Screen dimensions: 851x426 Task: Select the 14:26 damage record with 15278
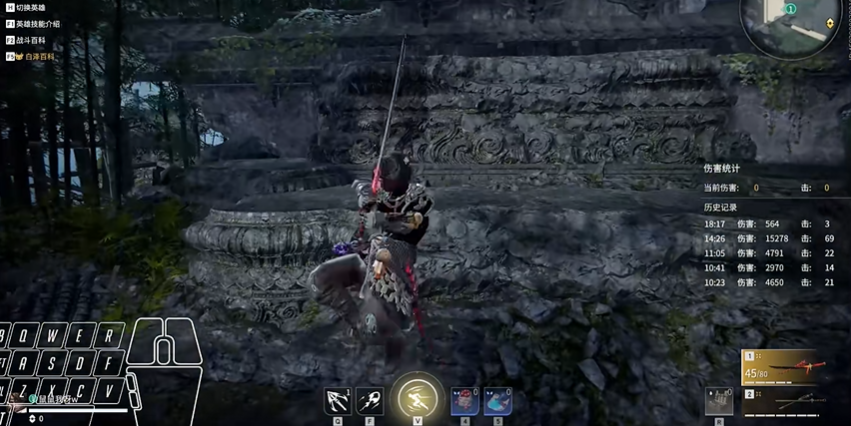[x=768, y=239]
